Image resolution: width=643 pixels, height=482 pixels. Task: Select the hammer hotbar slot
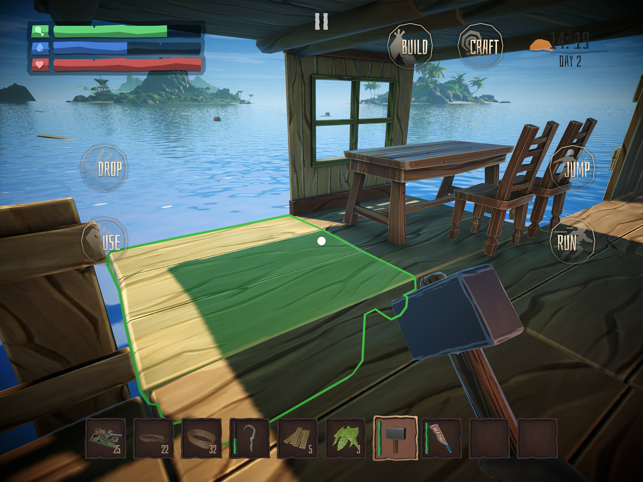click(394, 438)
